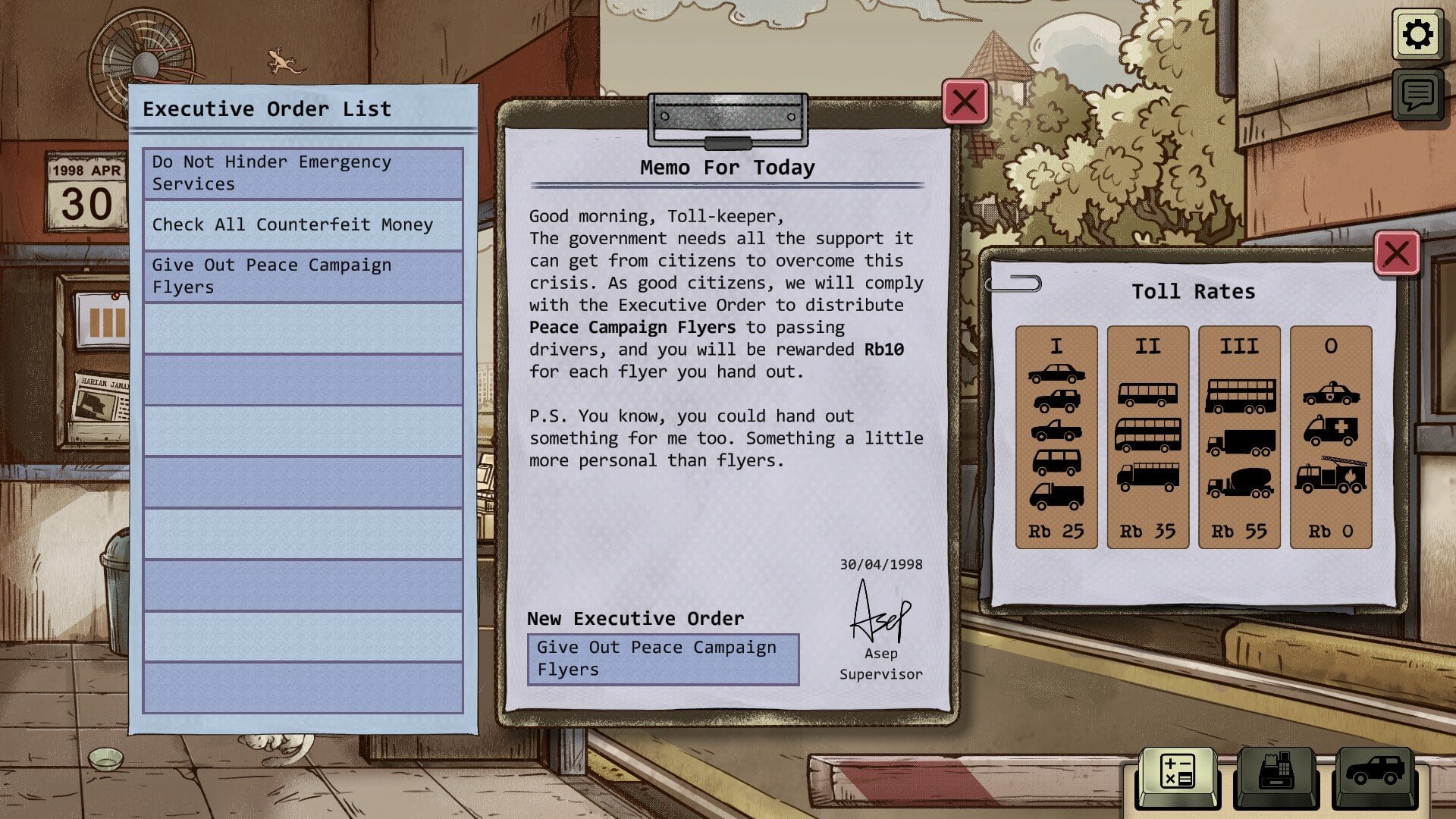1456x819 pixels.
Task: Open the chat log speech bubble
Action: (x=1417, y=95)
